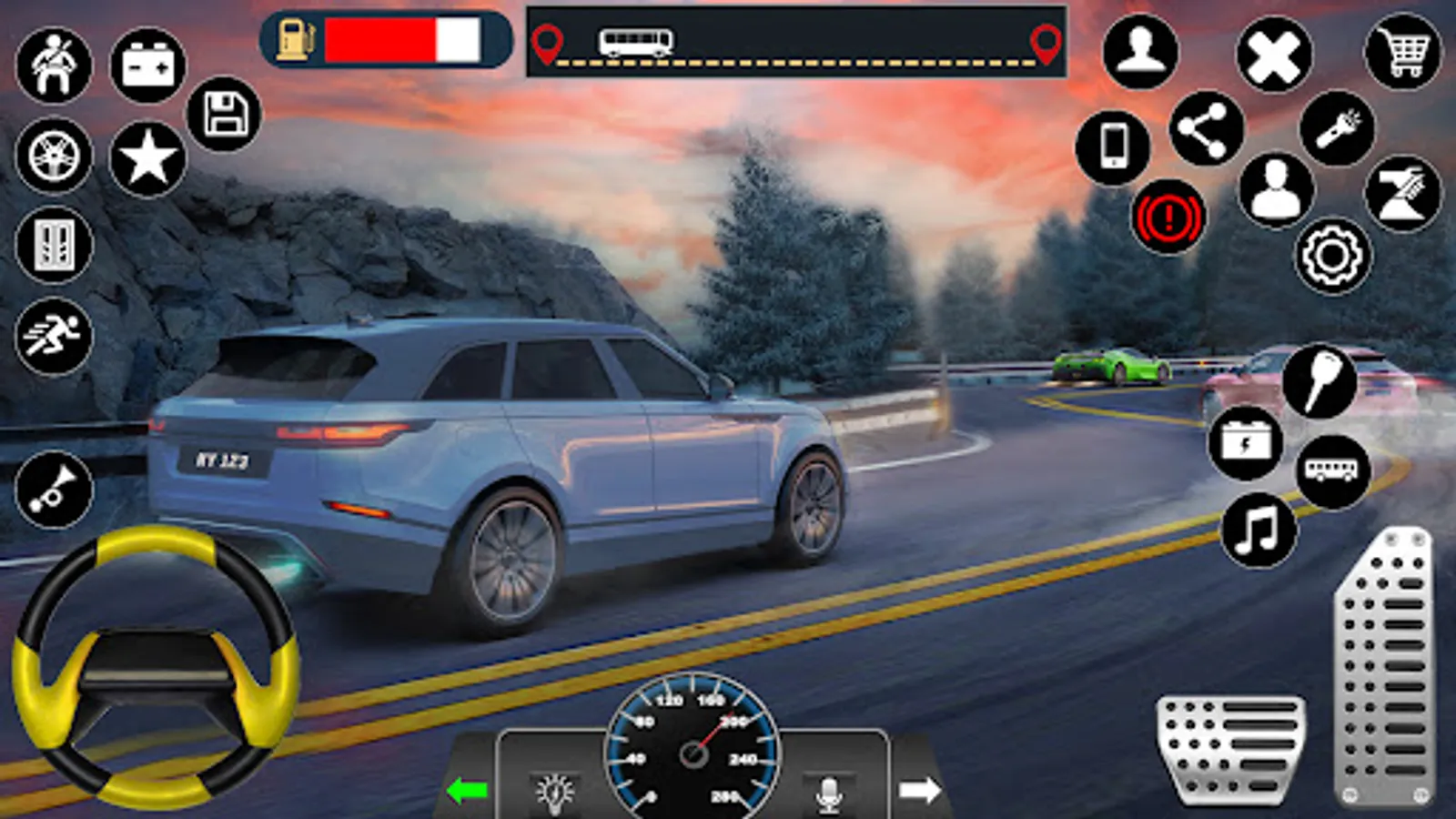Open the shopping cart store
Screen dimensions: 1456x819
tap(1403, 53)
